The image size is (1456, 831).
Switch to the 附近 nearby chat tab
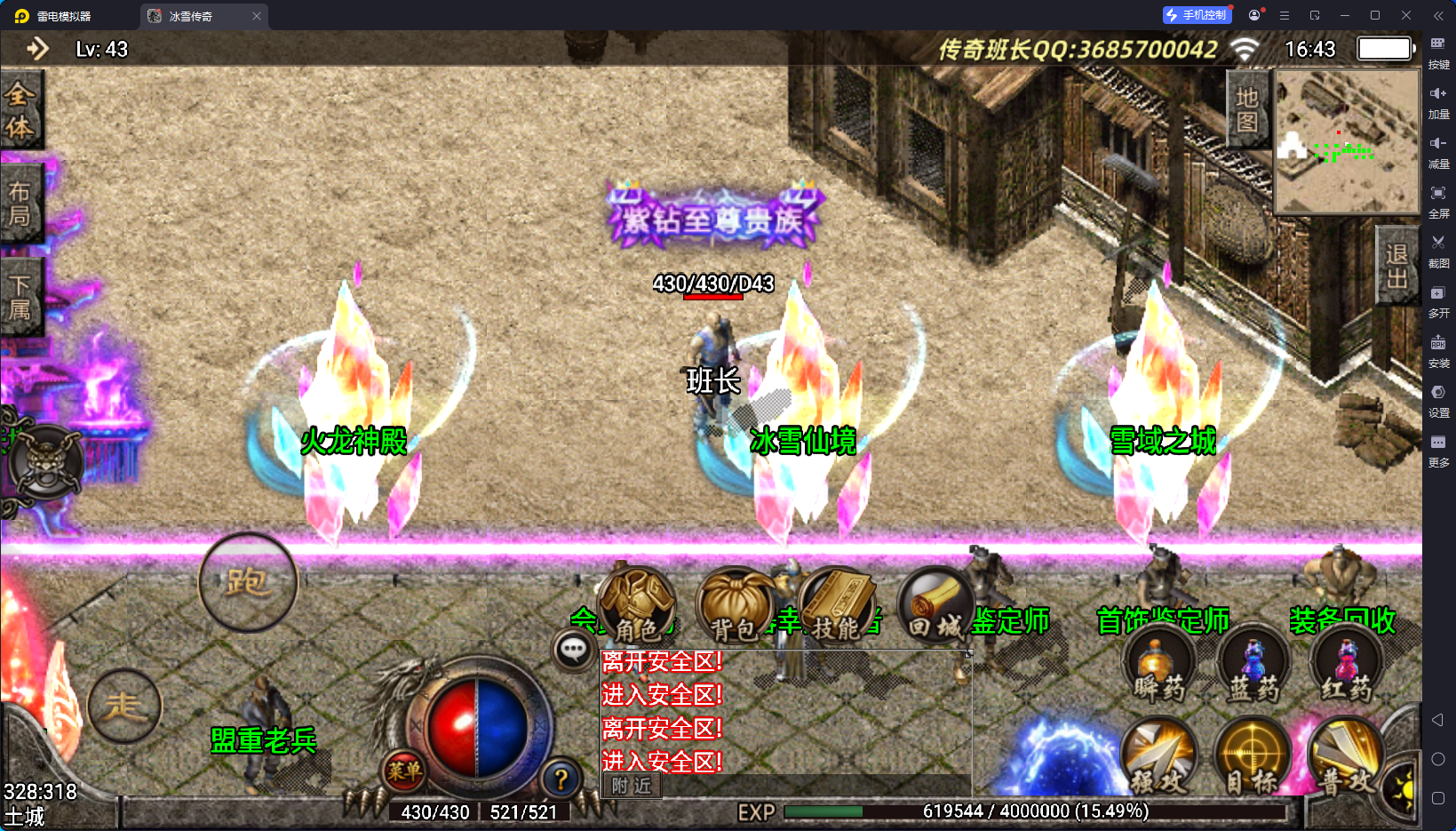tap(632, 786)
